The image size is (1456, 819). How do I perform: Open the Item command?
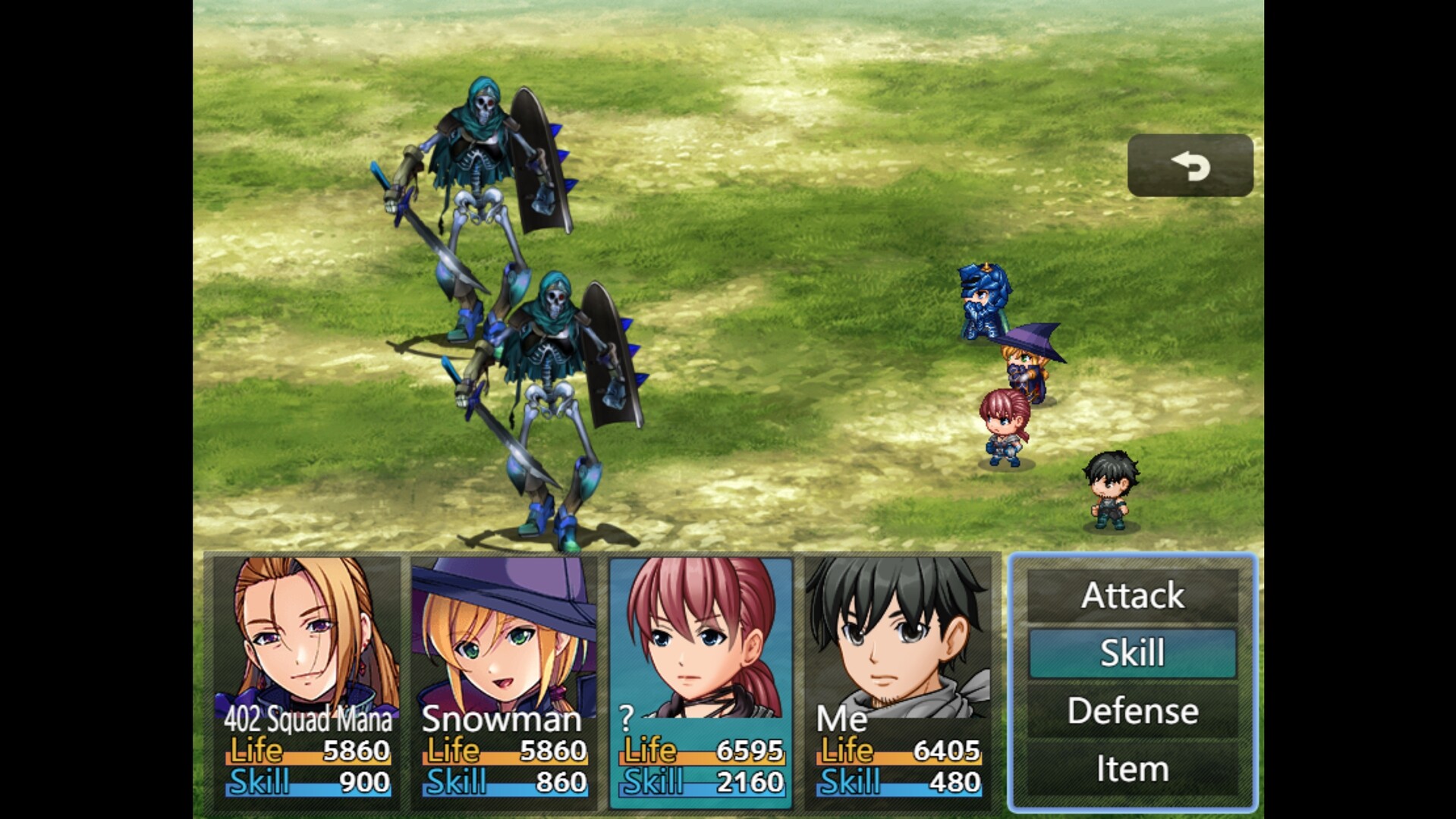point(1131,767)
